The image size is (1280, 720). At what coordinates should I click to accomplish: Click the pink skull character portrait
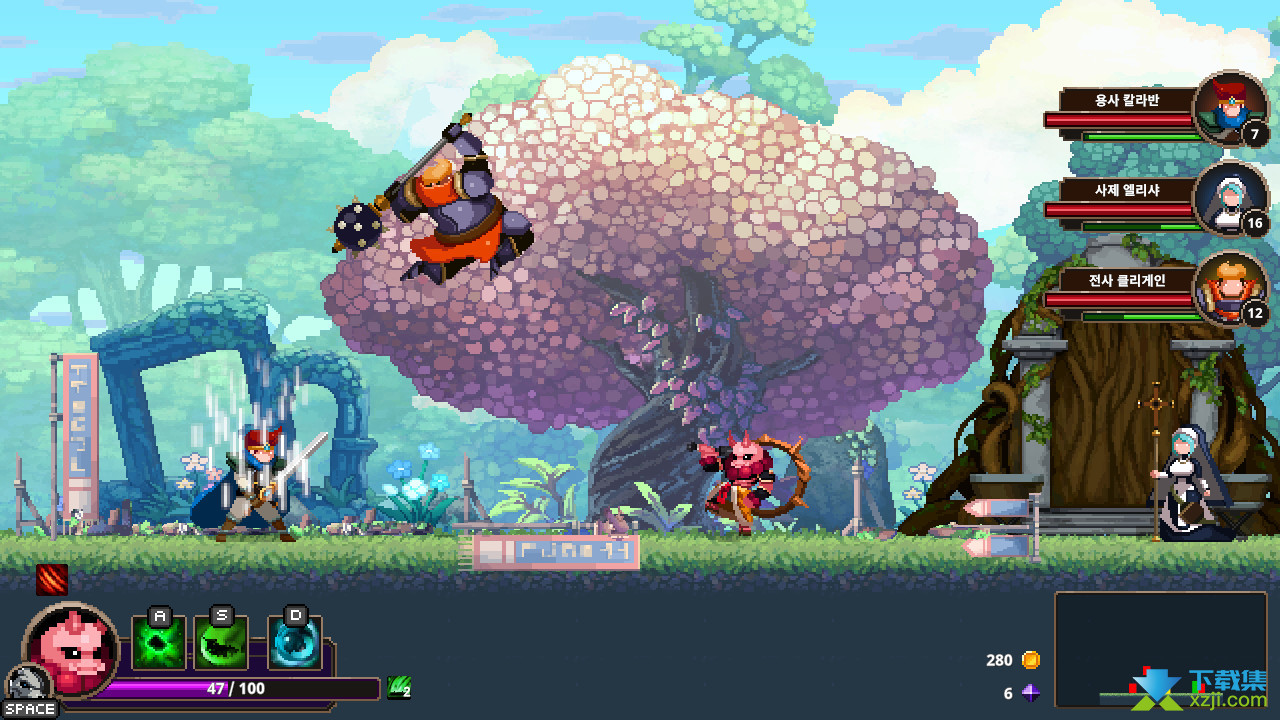pos(70,648)
